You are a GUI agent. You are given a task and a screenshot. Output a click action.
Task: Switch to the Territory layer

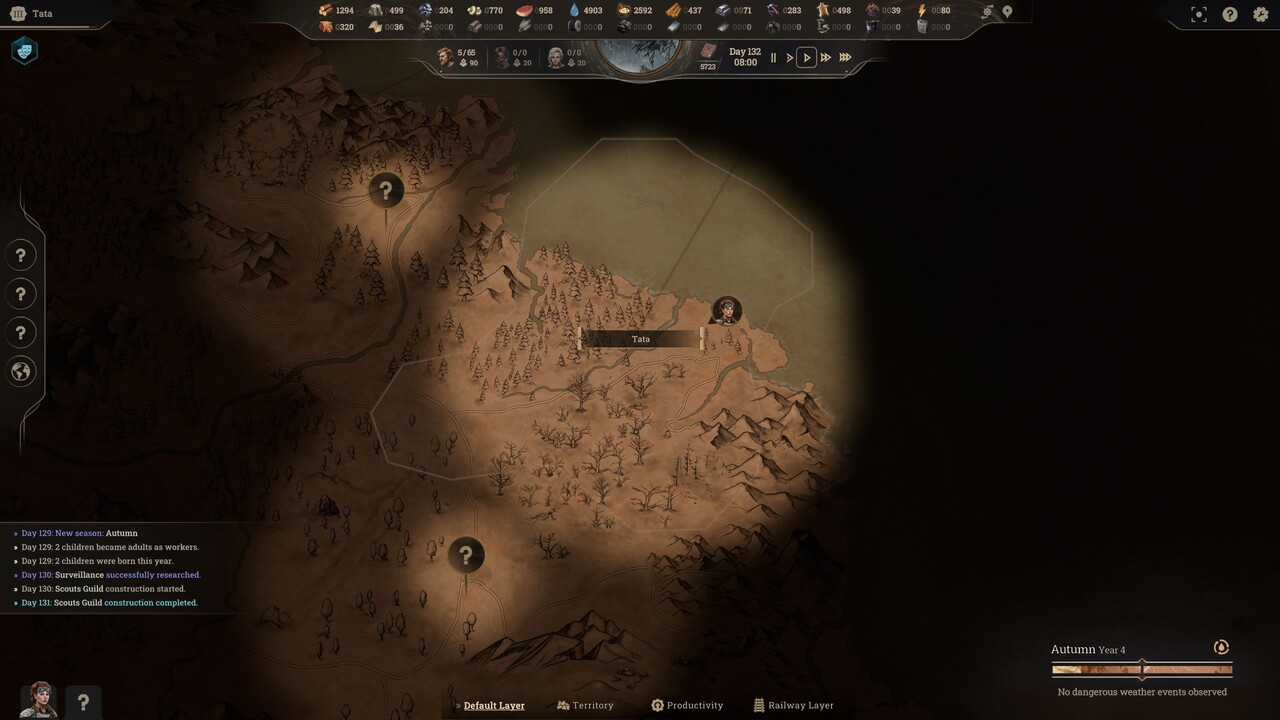coord(586,705)
